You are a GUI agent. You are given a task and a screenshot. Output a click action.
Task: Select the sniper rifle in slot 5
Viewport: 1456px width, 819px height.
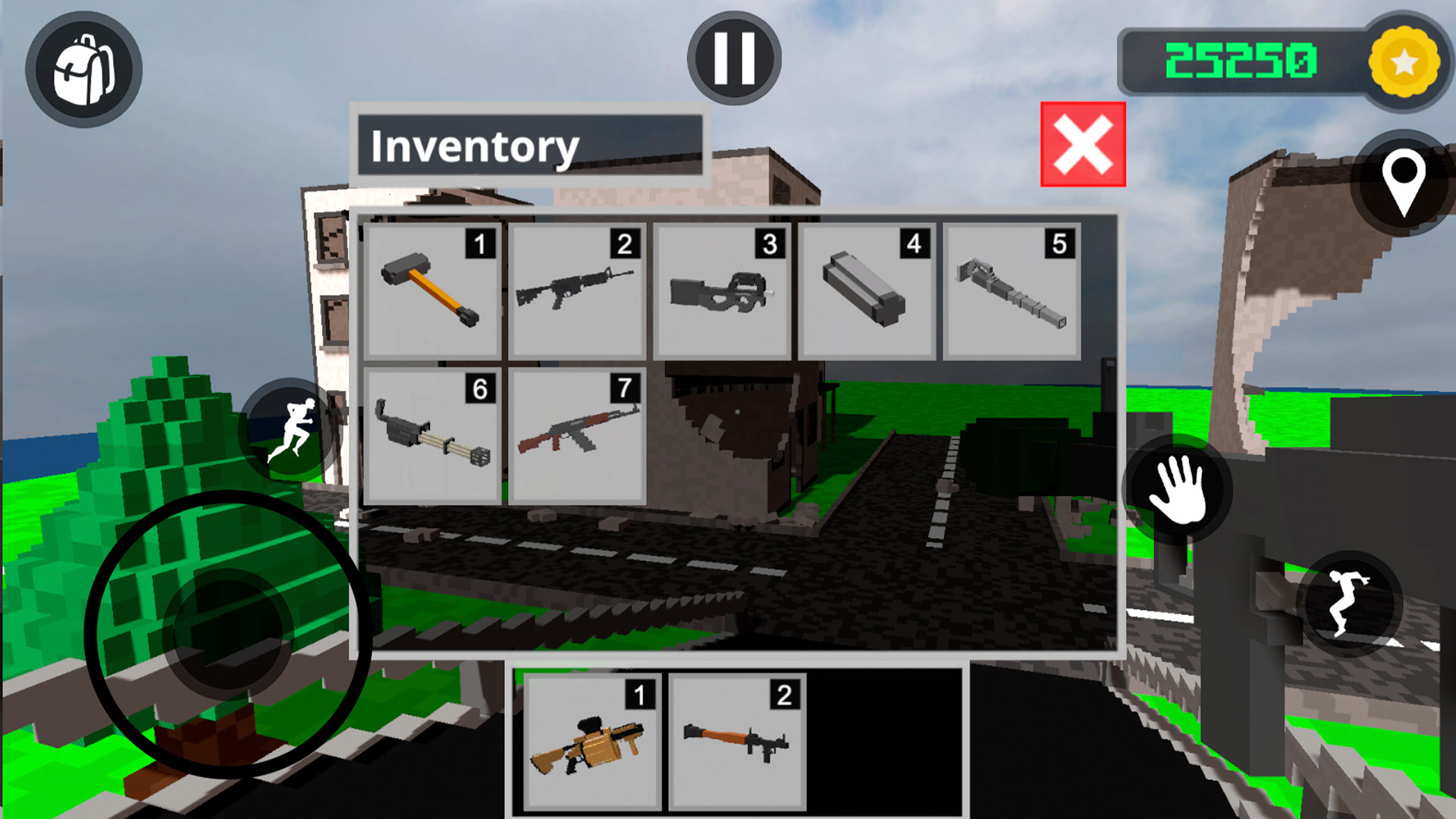(x=1009, y=292)
